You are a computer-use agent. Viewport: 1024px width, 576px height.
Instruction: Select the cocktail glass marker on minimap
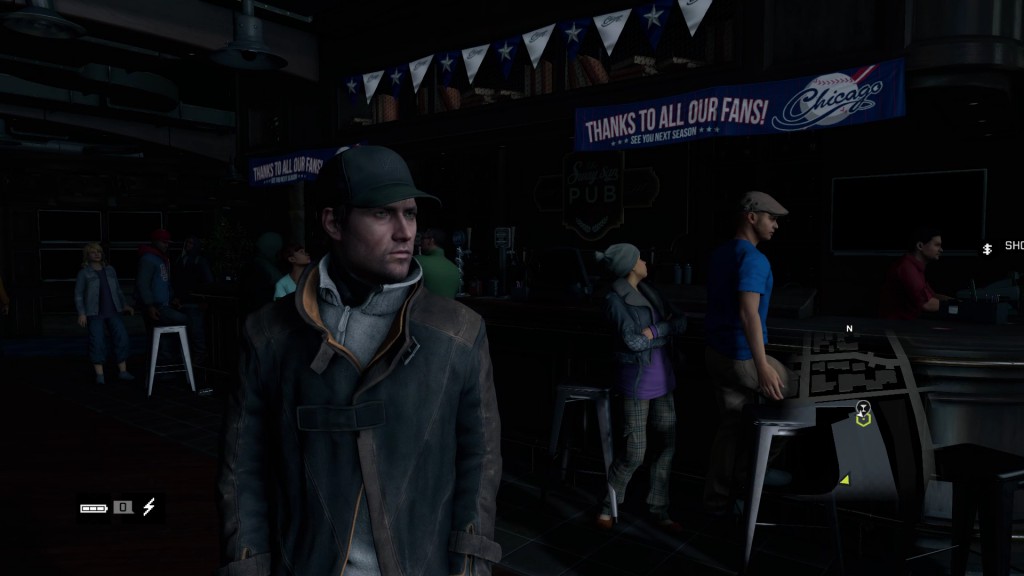click(863, 408)
